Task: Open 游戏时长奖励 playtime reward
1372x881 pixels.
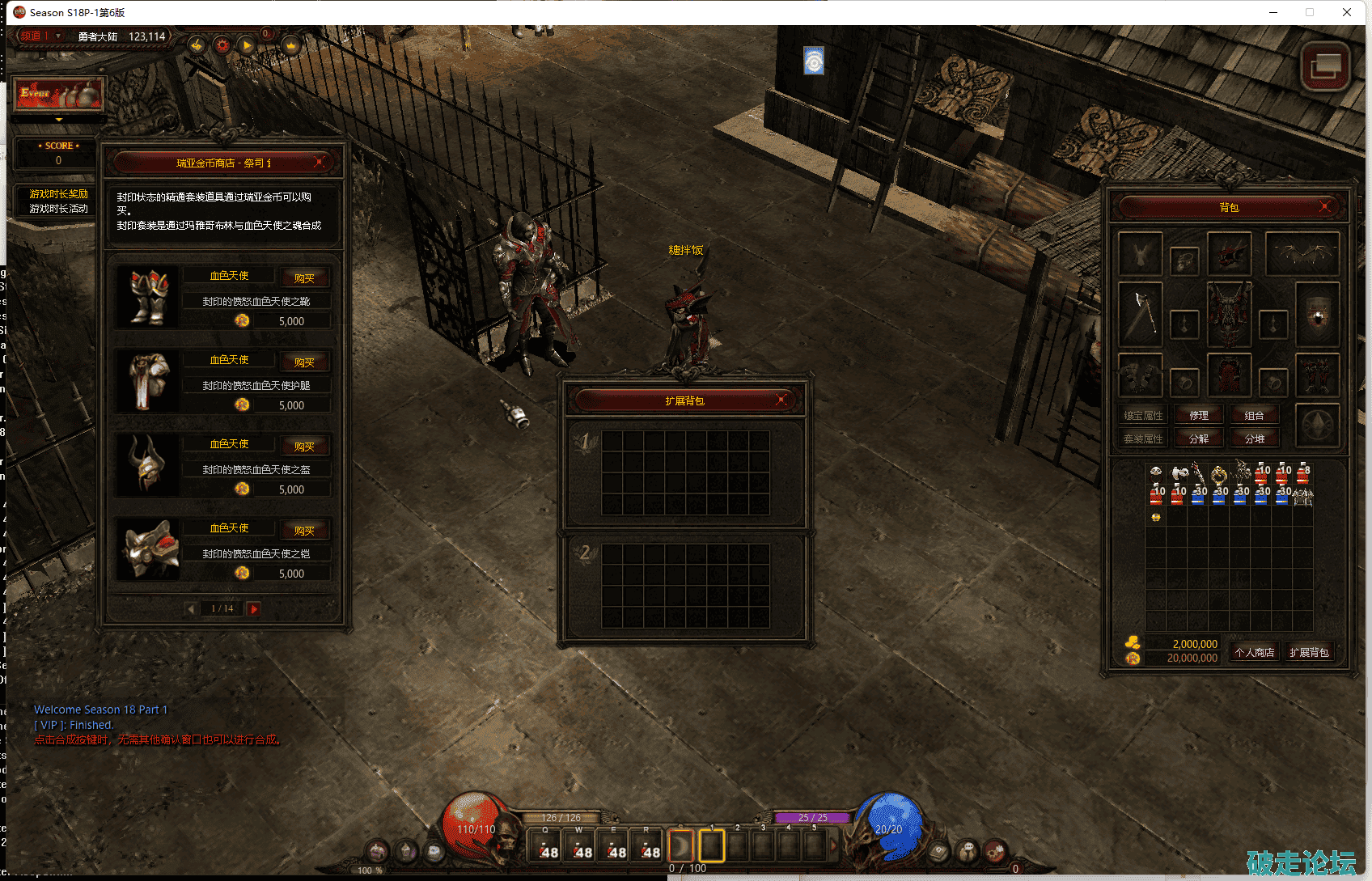Action: [58, 194]
